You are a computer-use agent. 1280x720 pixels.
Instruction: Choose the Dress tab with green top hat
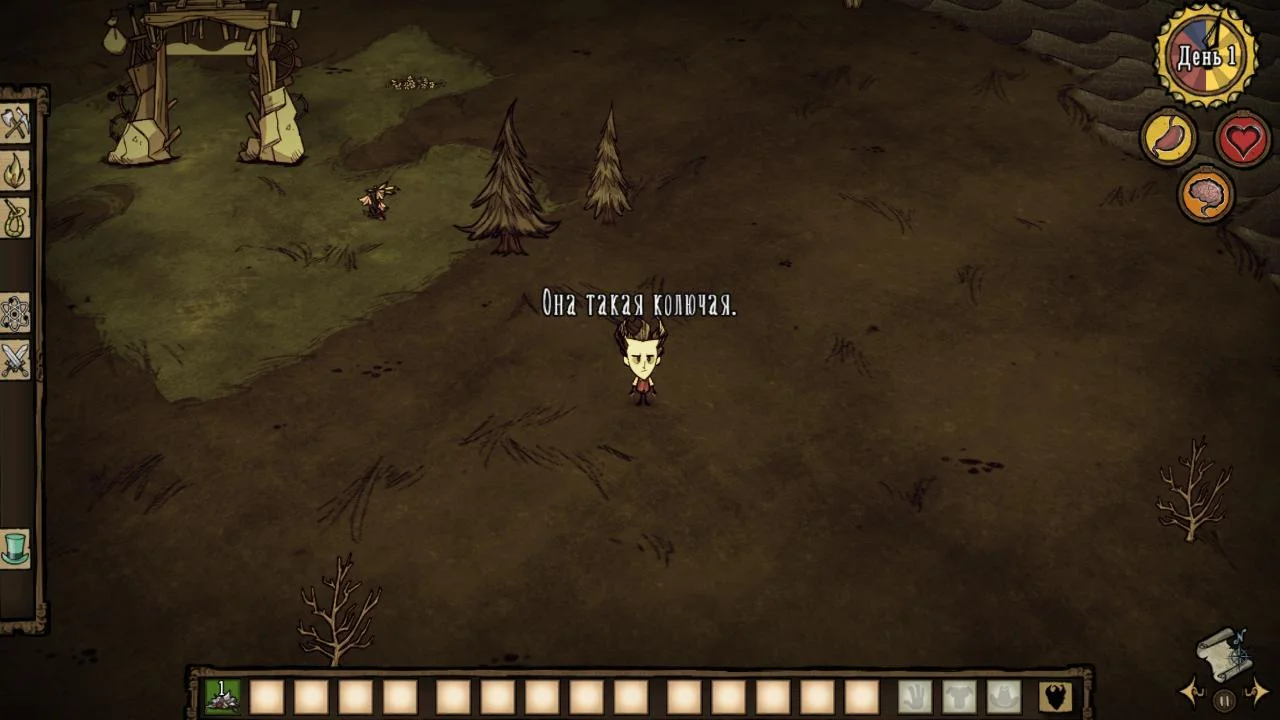tap(15, 548)
